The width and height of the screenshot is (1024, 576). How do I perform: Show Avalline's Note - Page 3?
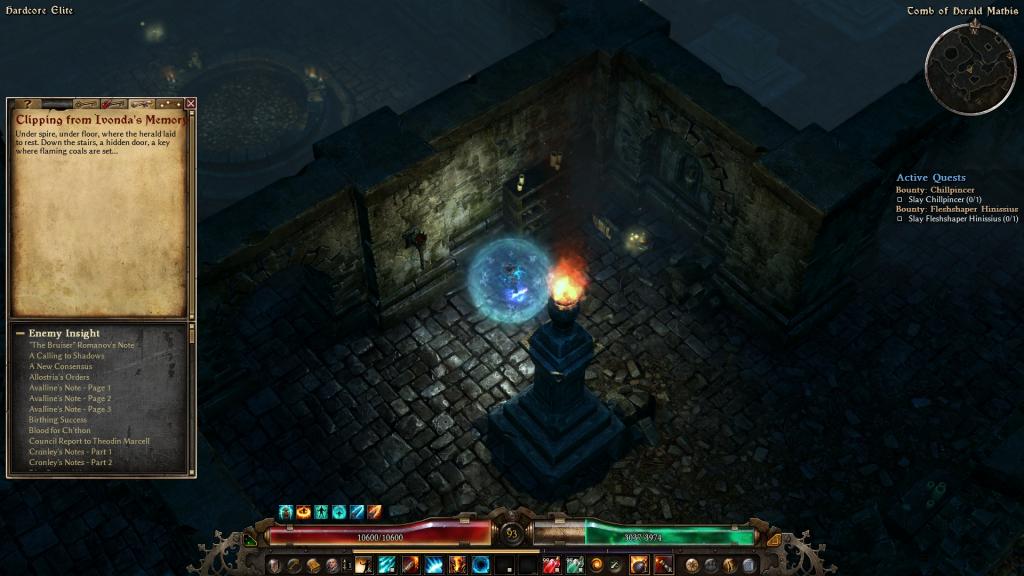coord(70,409)
